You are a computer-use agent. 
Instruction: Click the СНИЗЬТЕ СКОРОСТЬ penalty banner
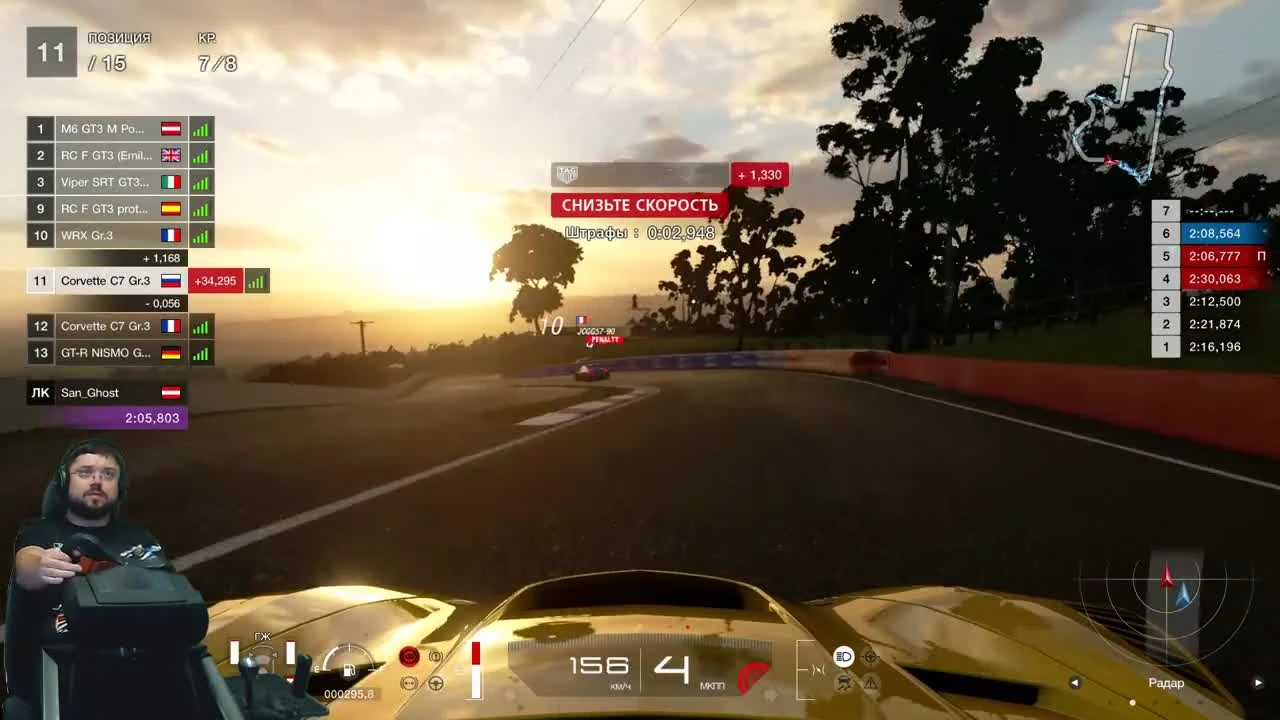pyautogui.click(x=639, y=204)
